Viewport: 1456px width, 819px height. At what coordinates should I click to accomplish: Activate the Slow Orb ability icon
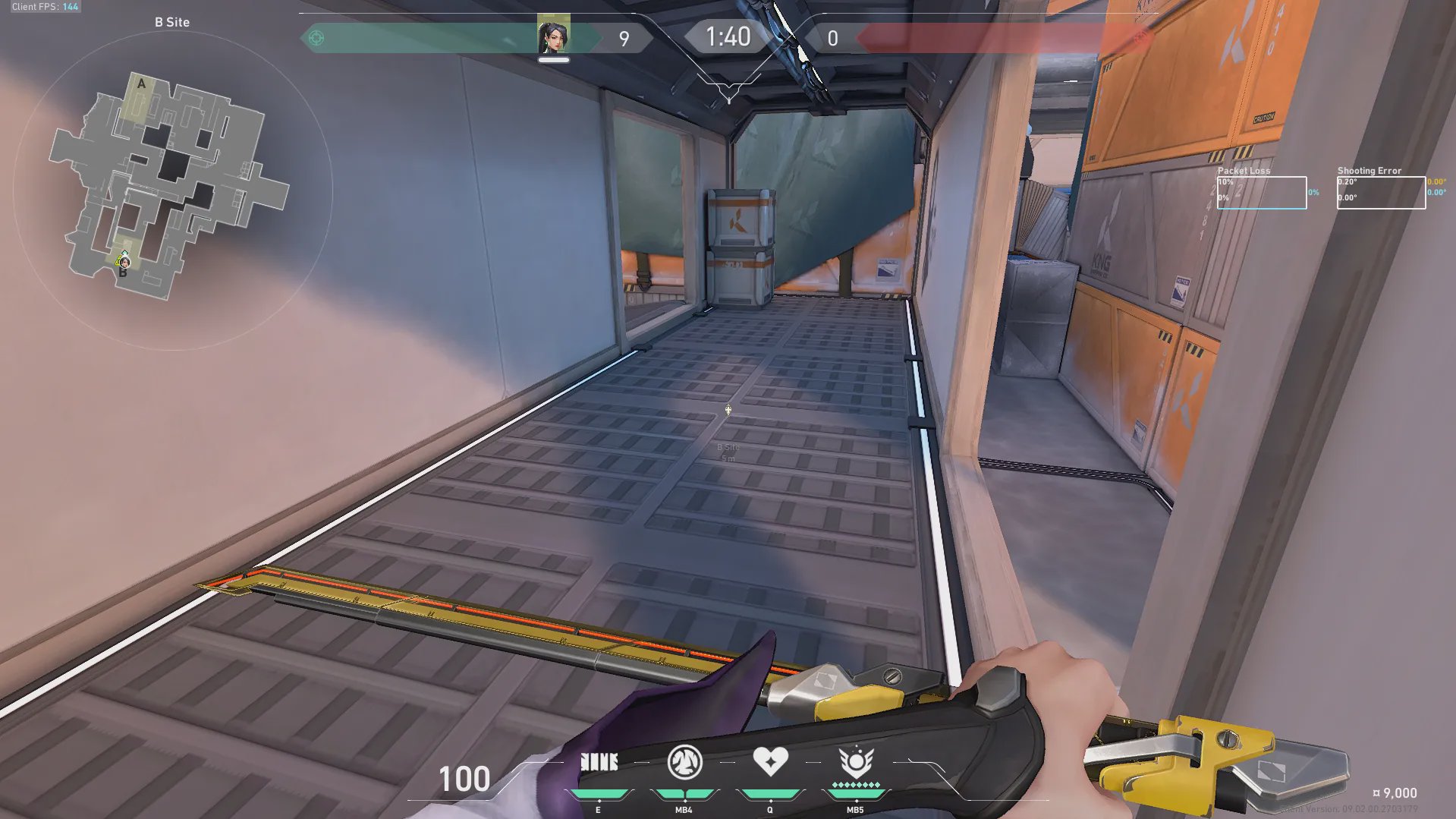pos(684,762)
